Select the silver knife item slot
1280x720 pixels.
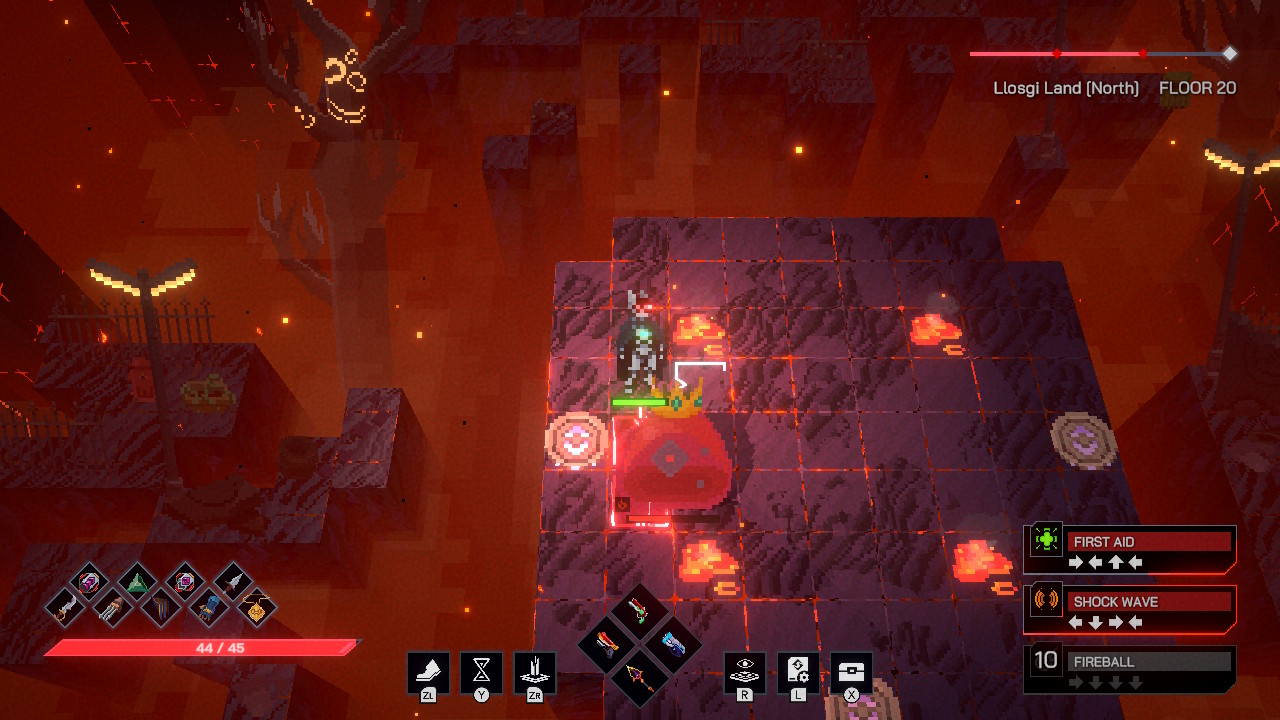pos(233,580)
